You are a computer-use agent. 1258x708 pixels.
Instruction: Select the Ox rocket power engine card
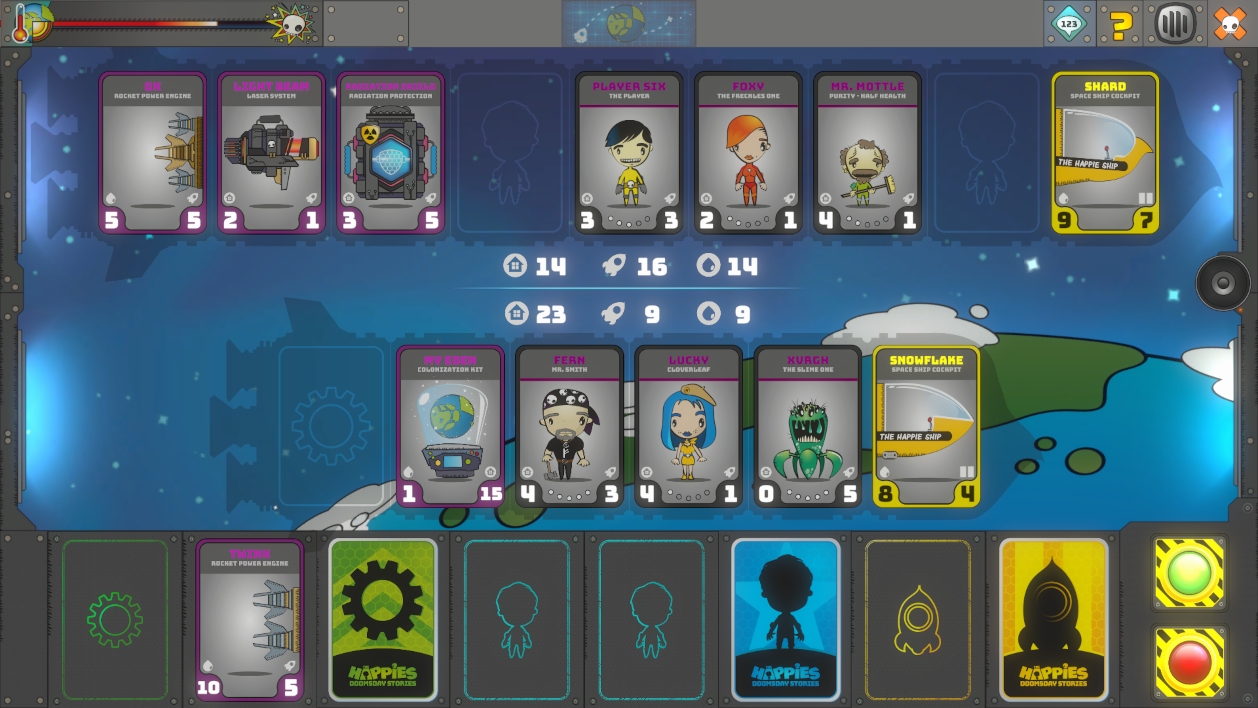pos(153,153)
